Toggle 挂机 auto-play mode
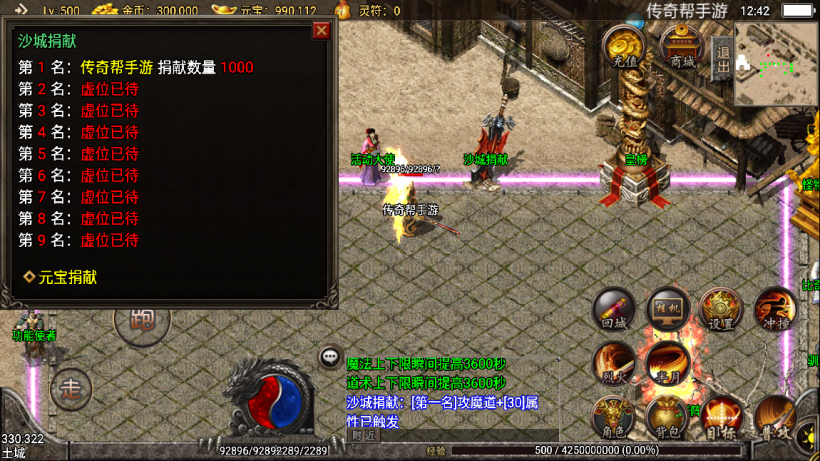This screenshot has height=461, width=820. coord(667,309)
